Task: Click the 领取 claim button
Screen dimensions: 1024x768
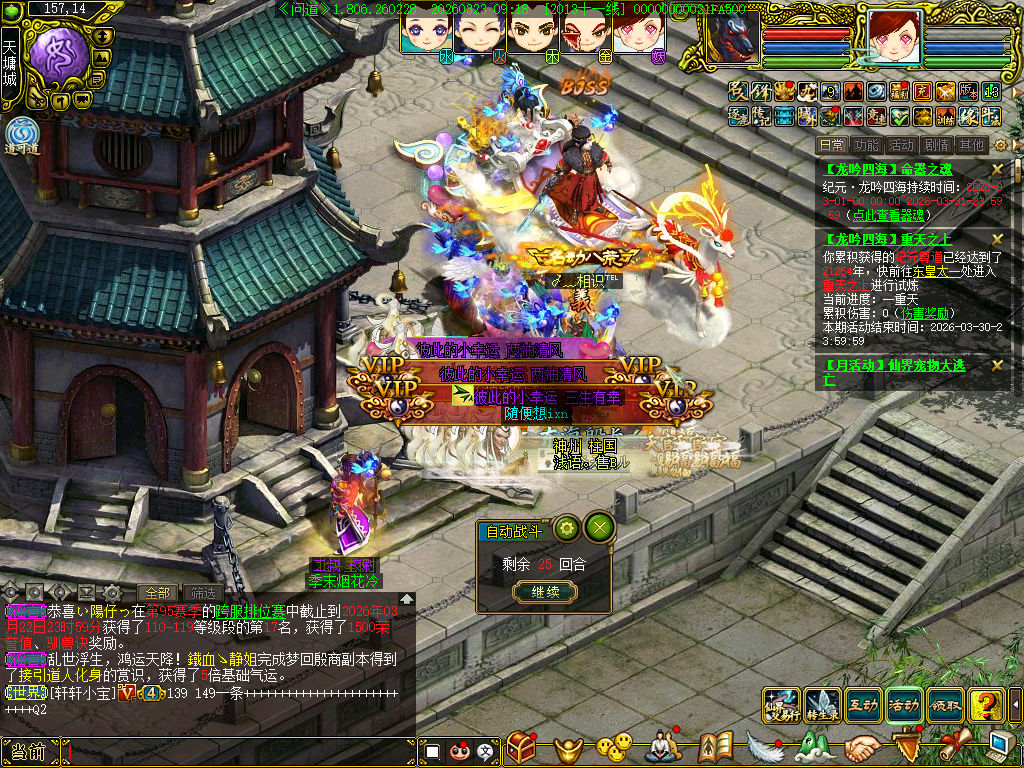Action: coord(945,705)
